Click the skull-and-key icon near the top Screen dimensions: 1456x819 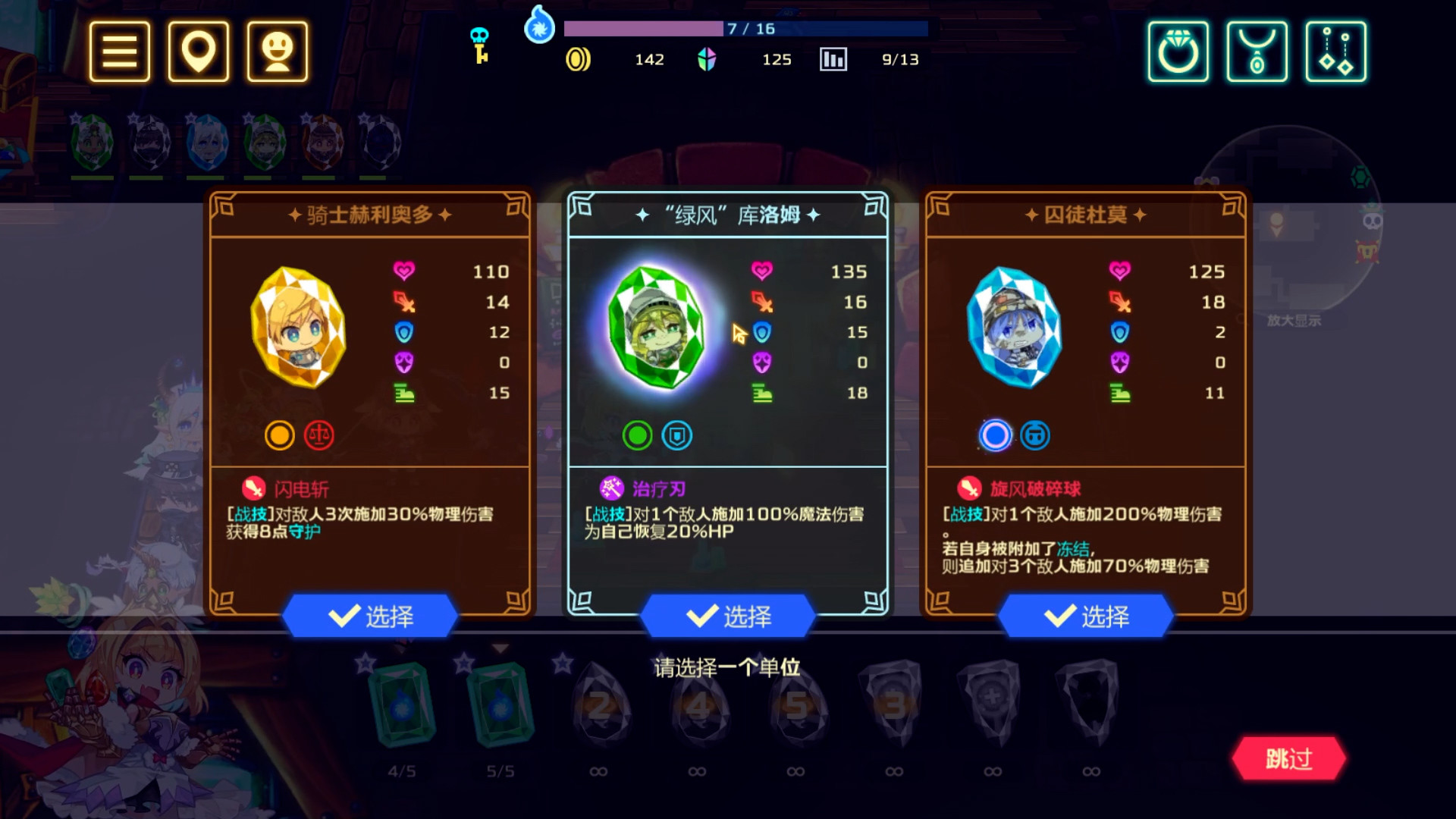pyautogui.click(x=479, y=45)
